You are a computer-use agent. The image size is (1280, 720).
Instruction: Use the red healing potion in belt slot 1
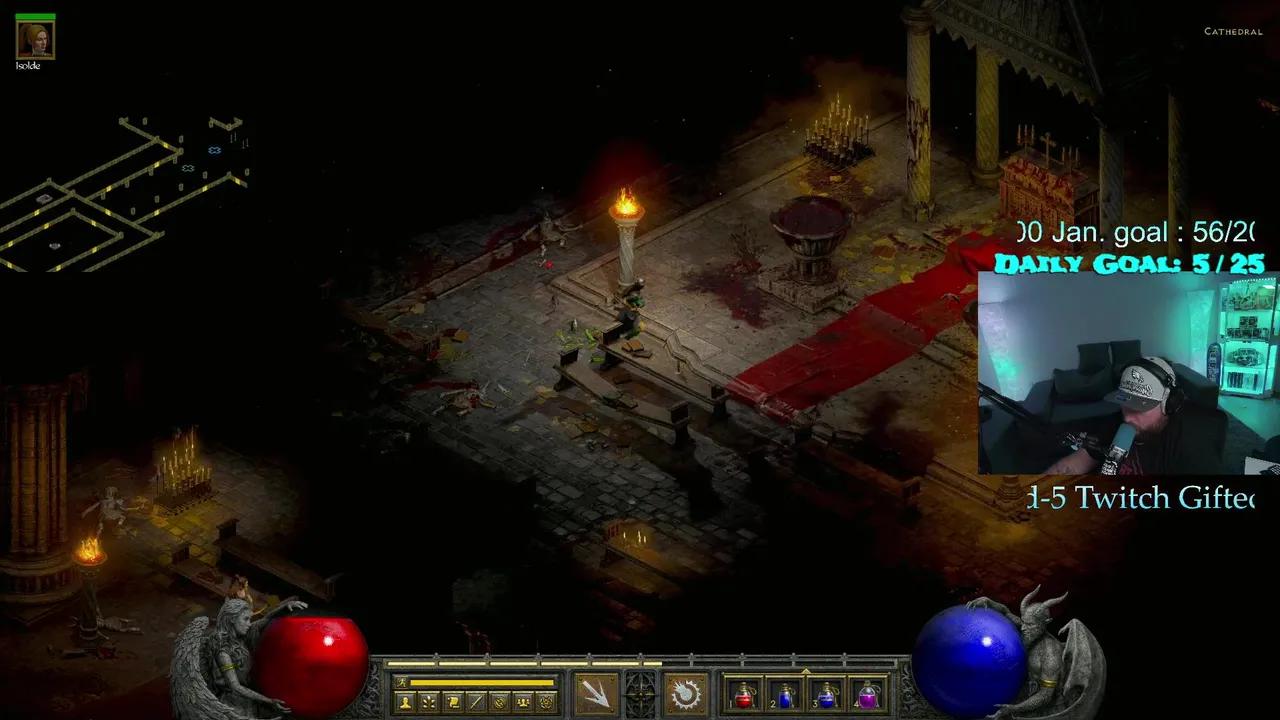[x=744, y=695]
